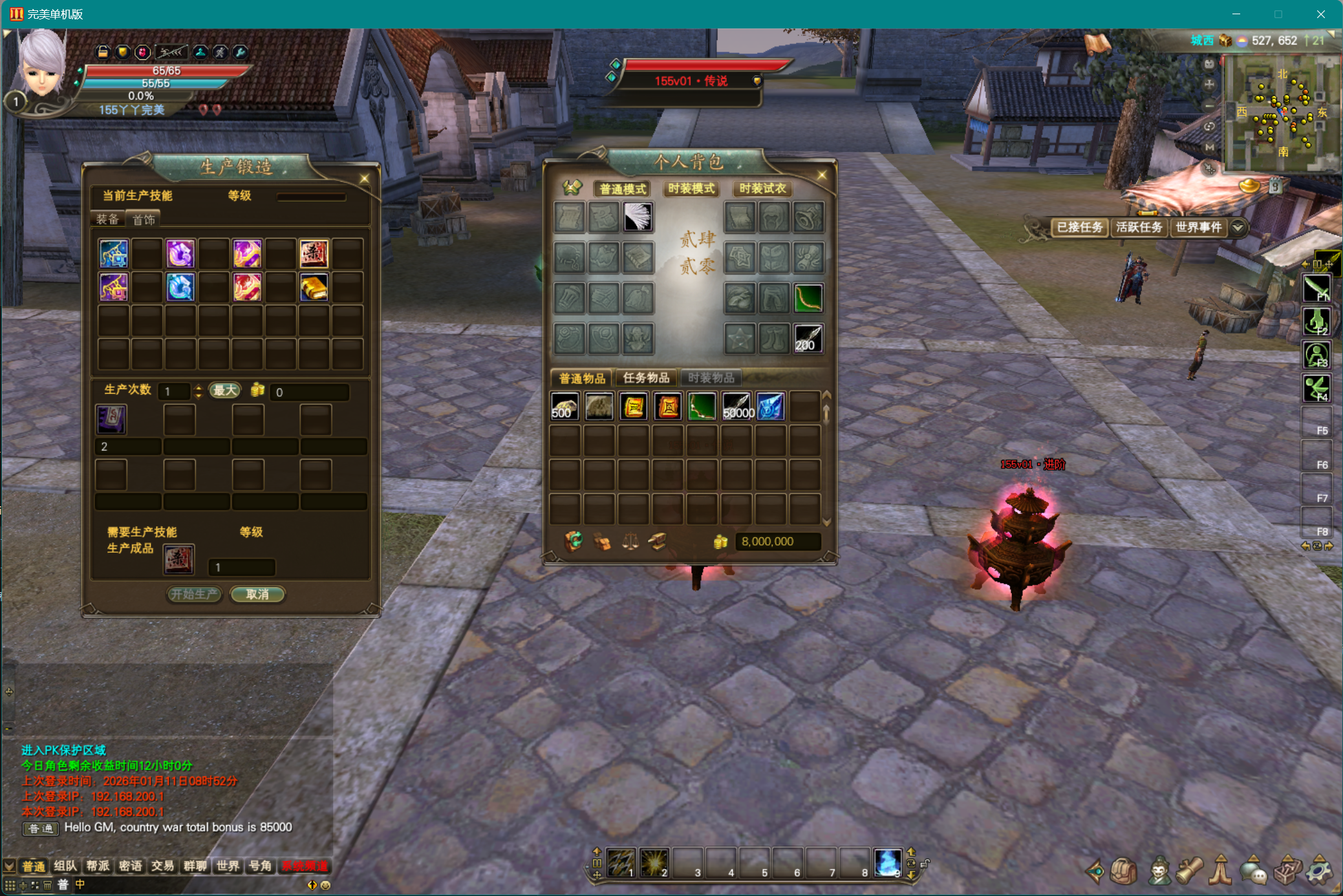This screenshot has height=896, width=1343.
Task: Switch to 活跃任务 tracker tab
Action: [1139, 228]
